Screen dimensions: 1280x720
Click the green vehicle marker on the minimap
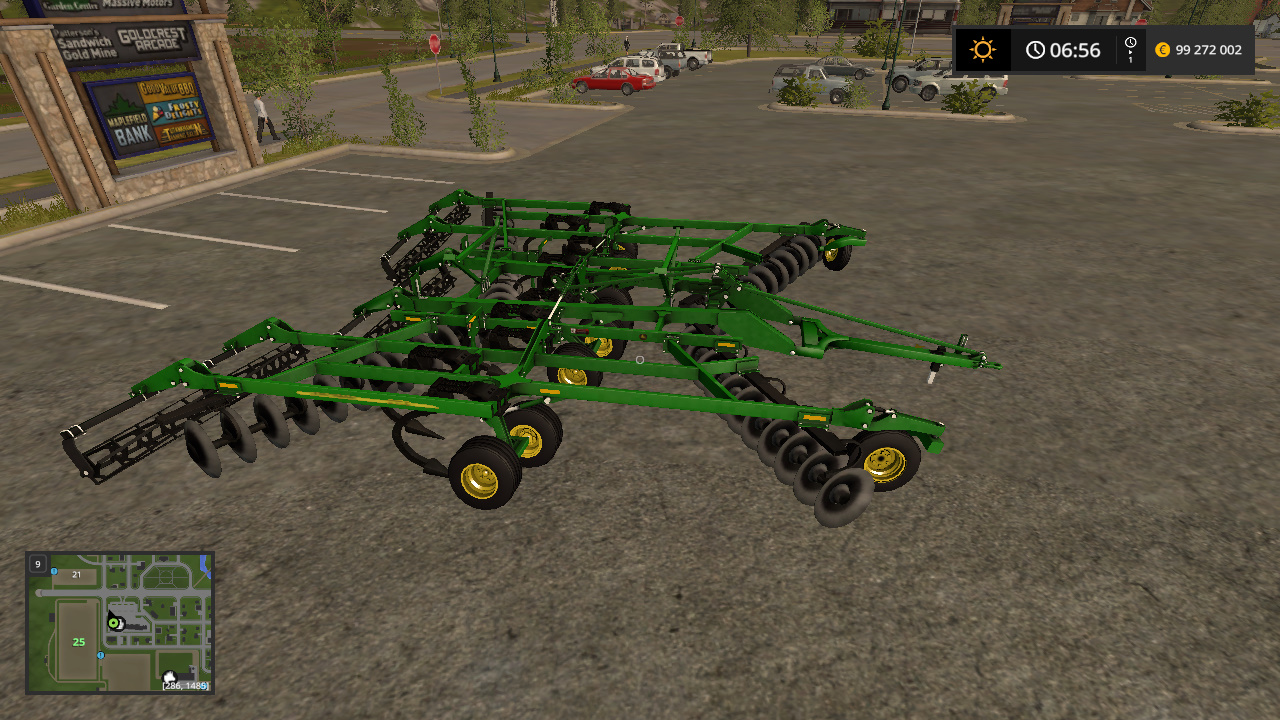pos(113,623)
